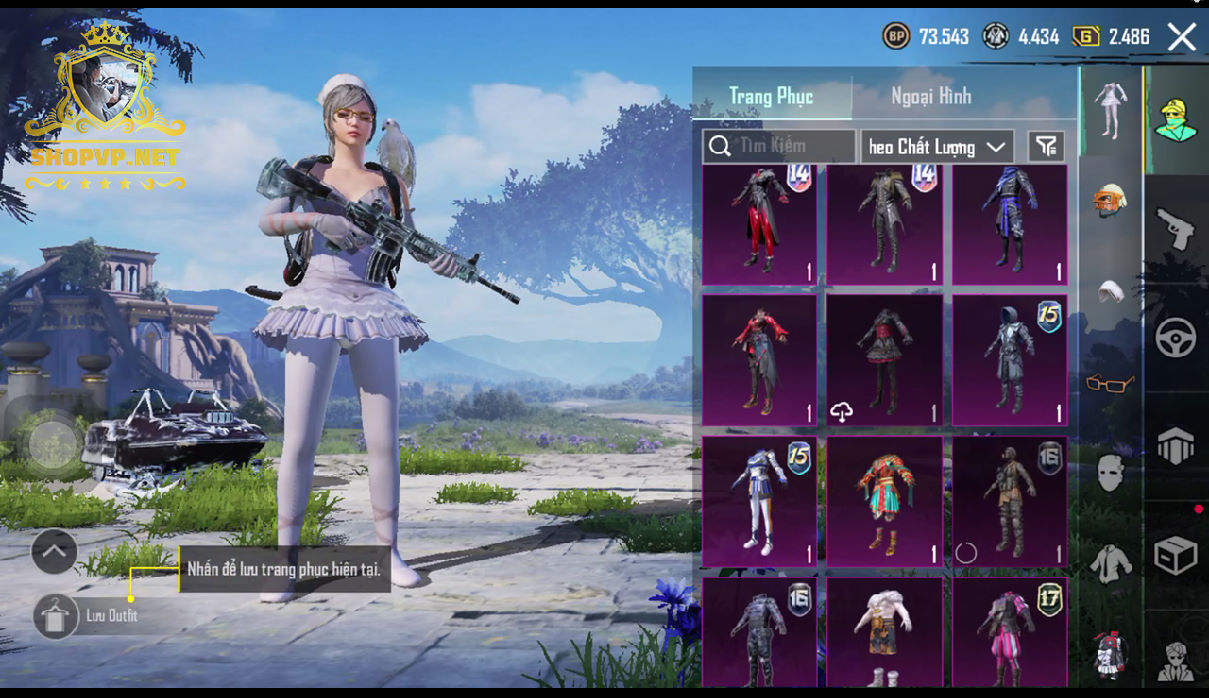
Task: Open the Chất Lượng sort dropdown
Action: pyautogui.click(x=937, y=147)
